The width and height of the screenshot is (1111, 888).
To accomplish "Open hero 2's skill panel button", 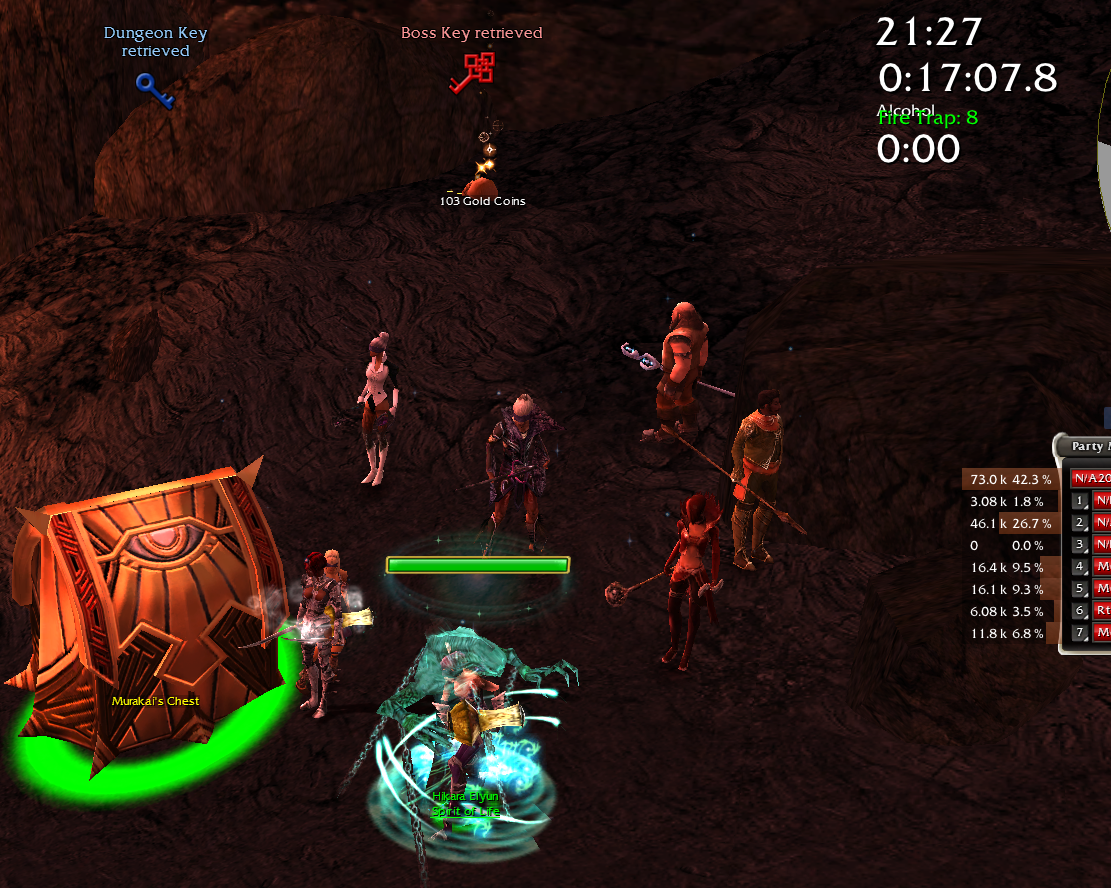I will (1079, 523).
